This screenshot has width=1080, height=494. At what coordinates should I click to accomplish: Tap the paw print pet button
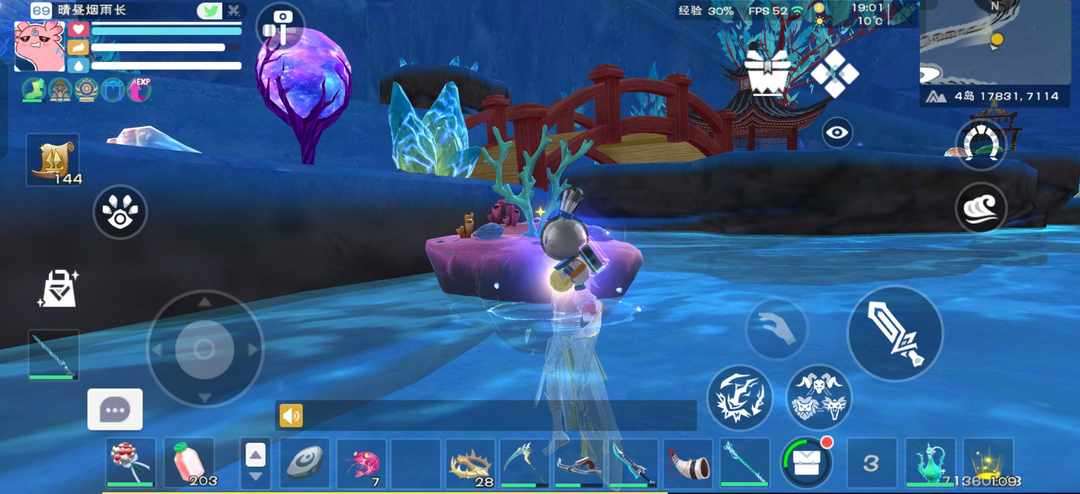coord(120,211)
